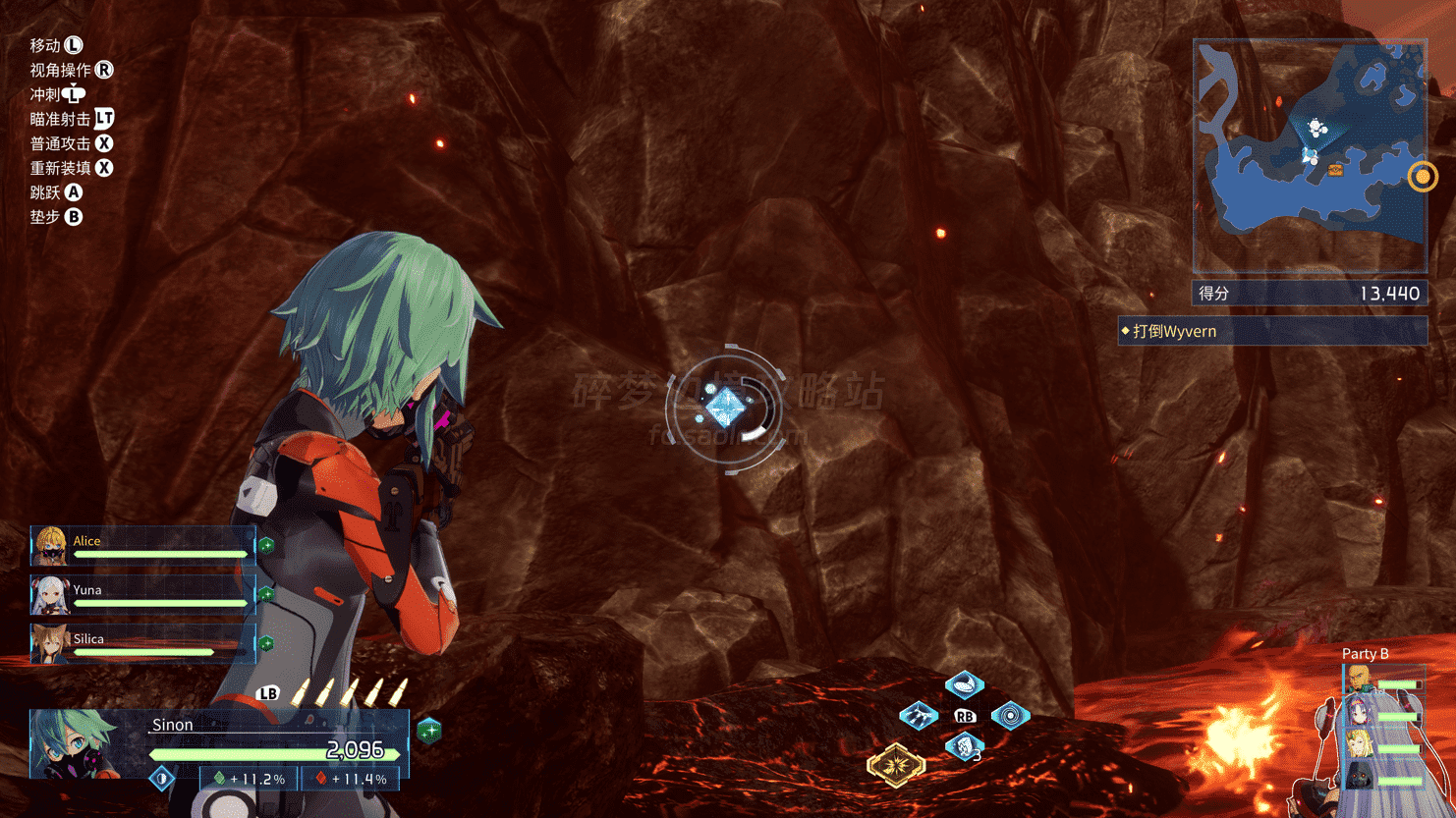Screen dimensions: 1456x818
Task: Use the multi-arrow volley skill icon
Action: coord(919,716)
